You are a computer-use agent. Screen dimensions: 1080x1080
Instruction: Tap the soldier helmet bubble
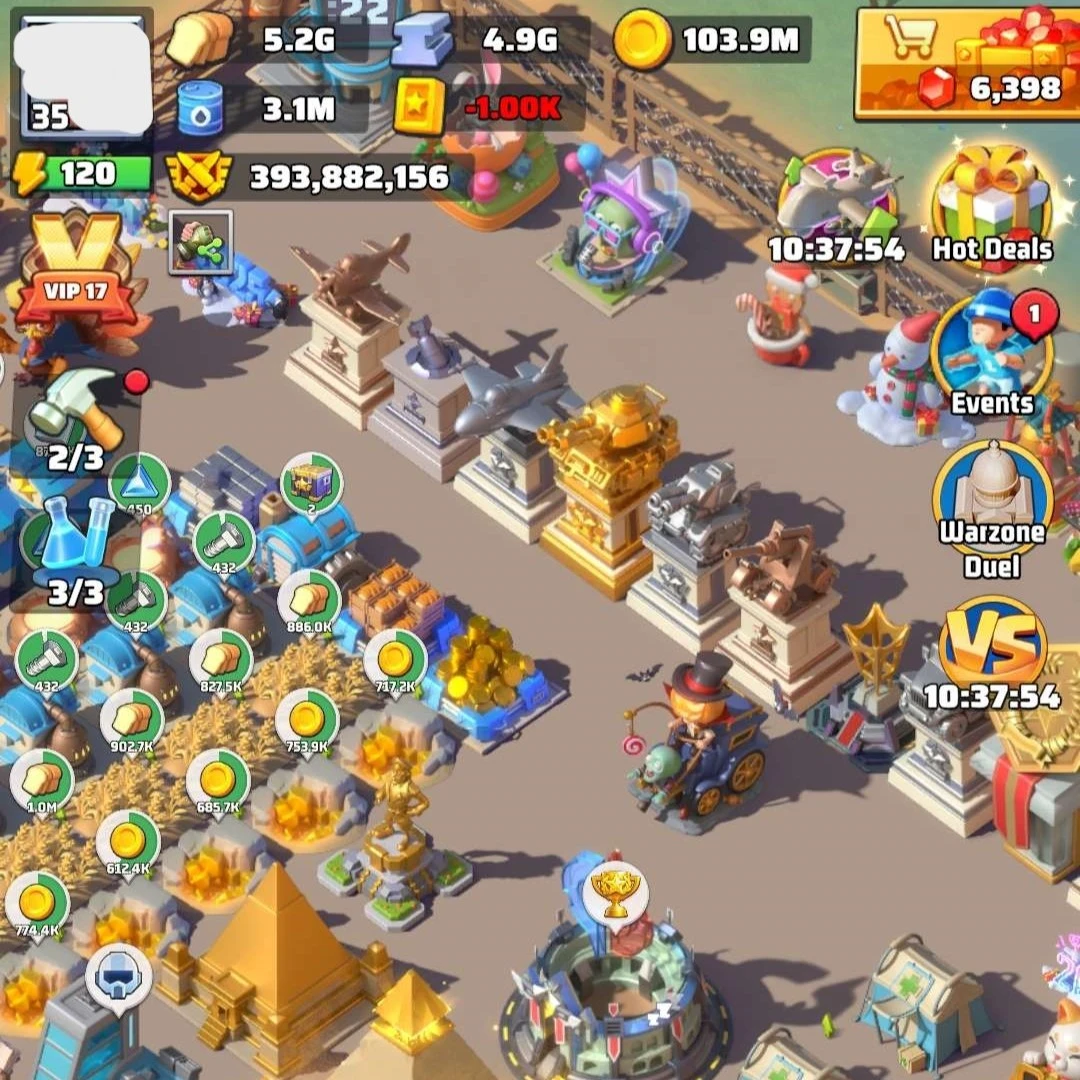pos(118,976)
